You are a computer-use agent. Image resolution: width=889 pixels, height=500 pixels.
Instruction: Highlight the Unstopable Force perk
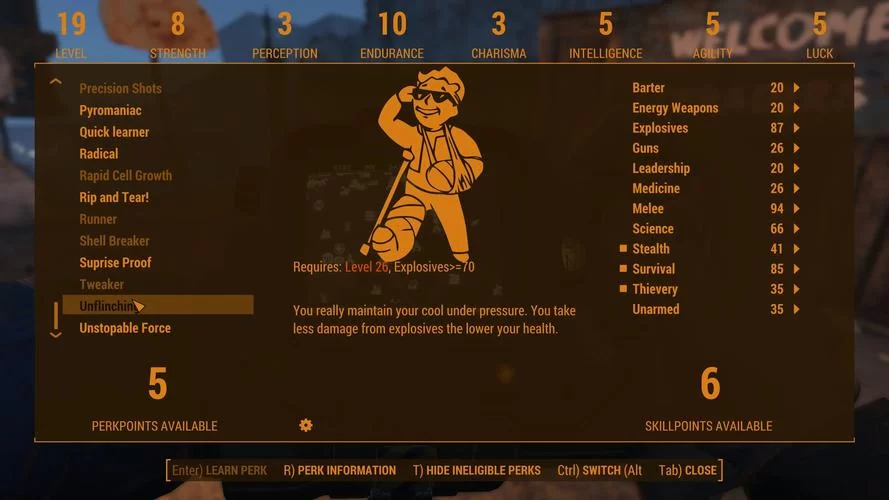tap(125, 328)
